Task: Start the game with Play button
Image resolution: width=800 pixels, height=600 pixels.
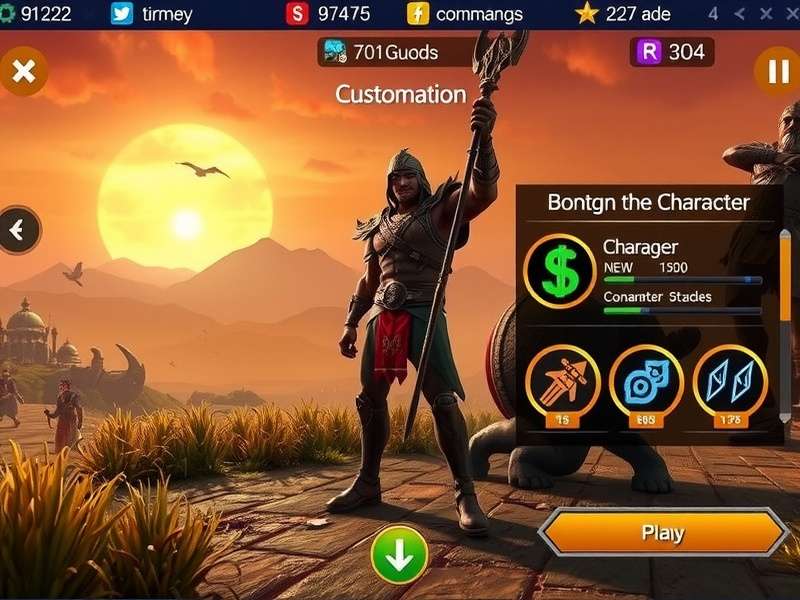Action: (x=663, y=532)
